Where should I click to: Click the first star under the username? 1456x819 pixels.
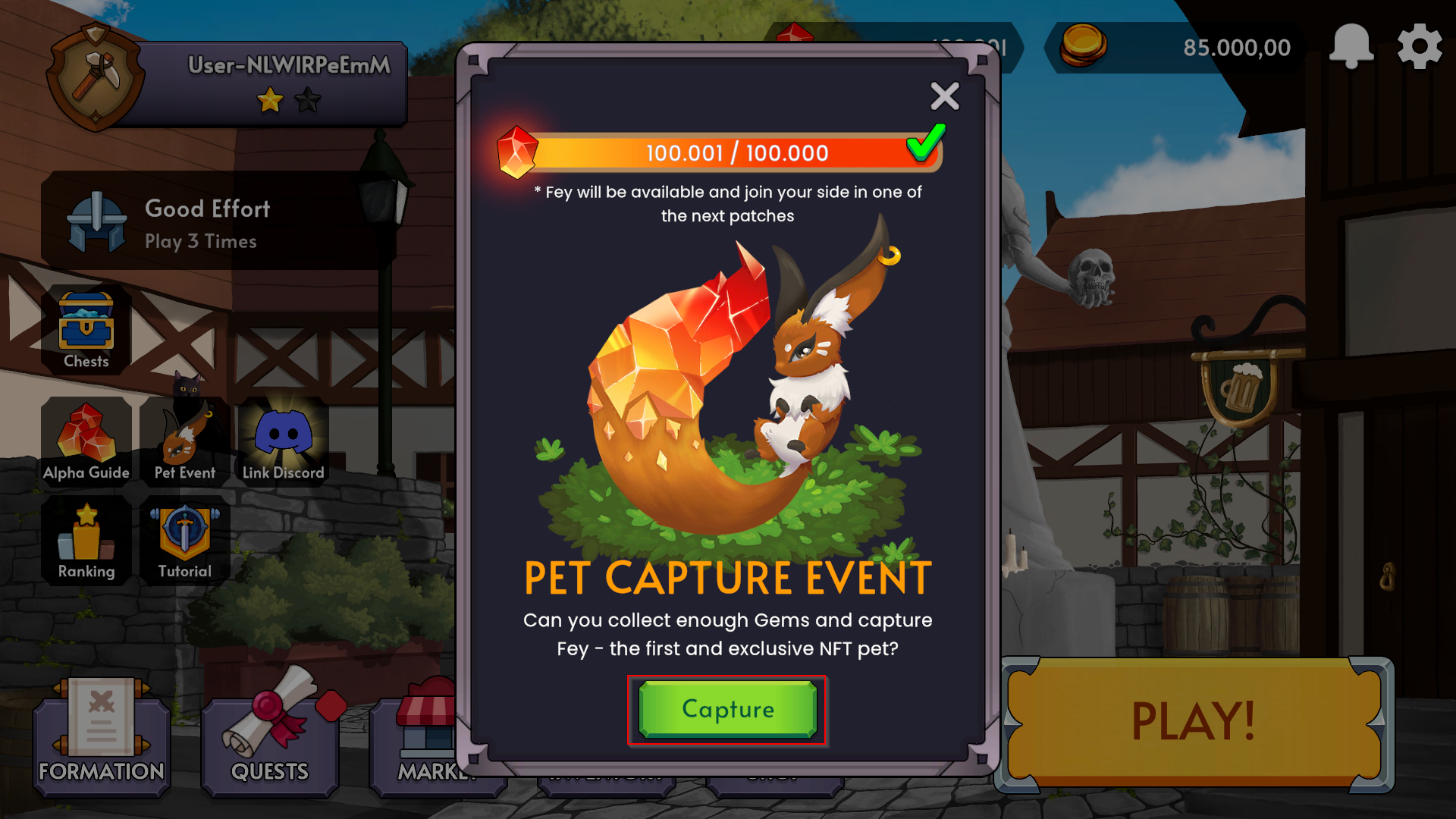pyautogui.click(x=269, y=99)
